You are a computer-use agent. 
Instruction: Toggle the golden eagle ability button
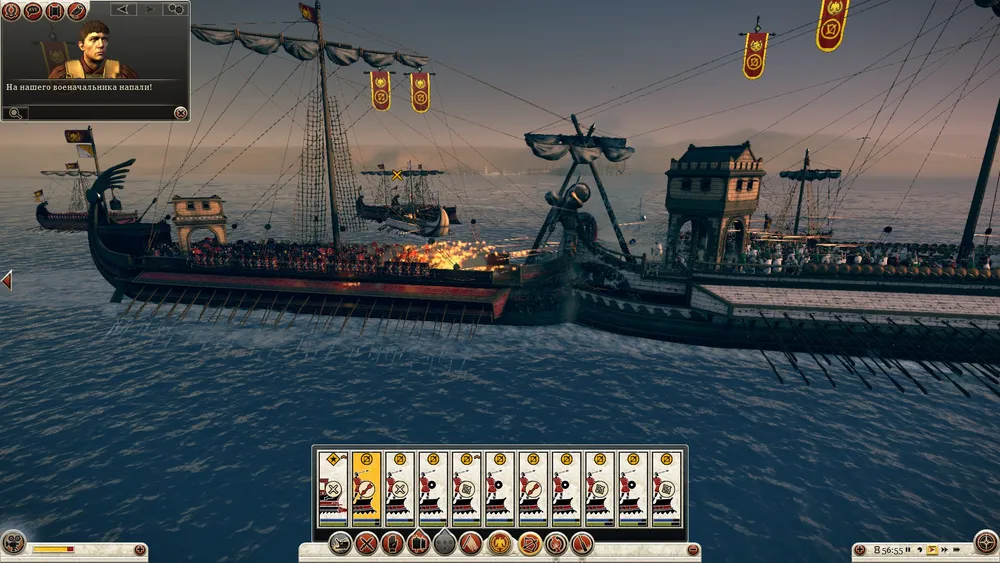[498, 545]
